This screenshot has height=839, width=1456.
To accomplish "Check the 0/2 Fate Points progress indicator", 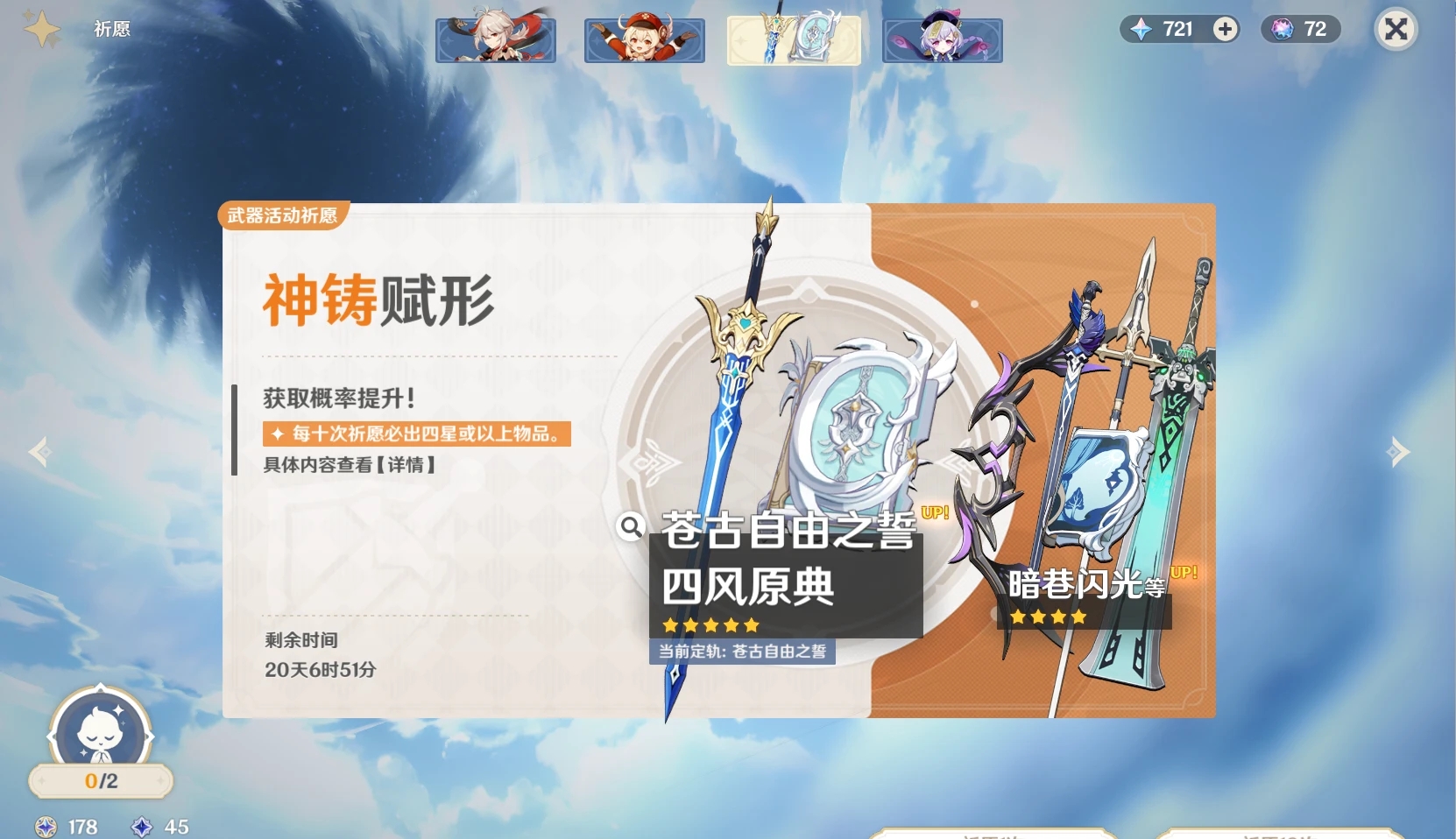I will click(x=99, y=779).
